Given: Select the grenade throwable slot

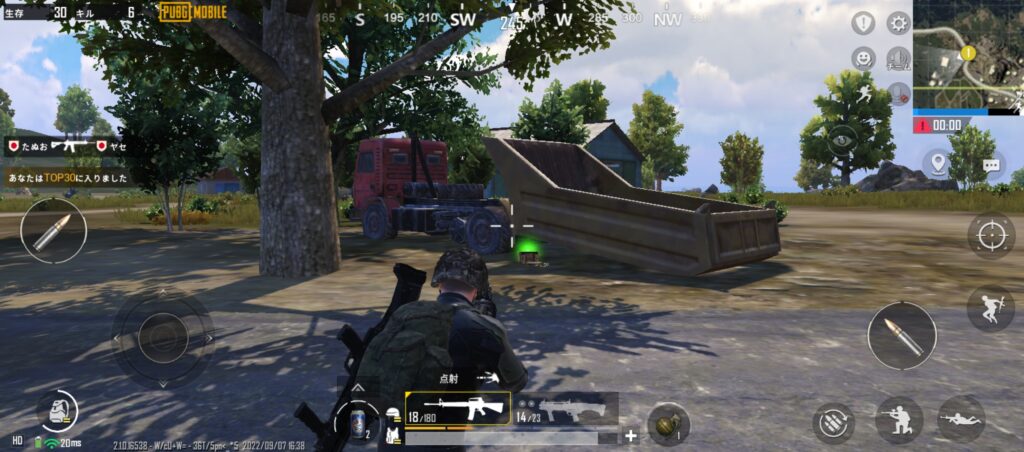Looking at the screenshot, I should point(667,422).
